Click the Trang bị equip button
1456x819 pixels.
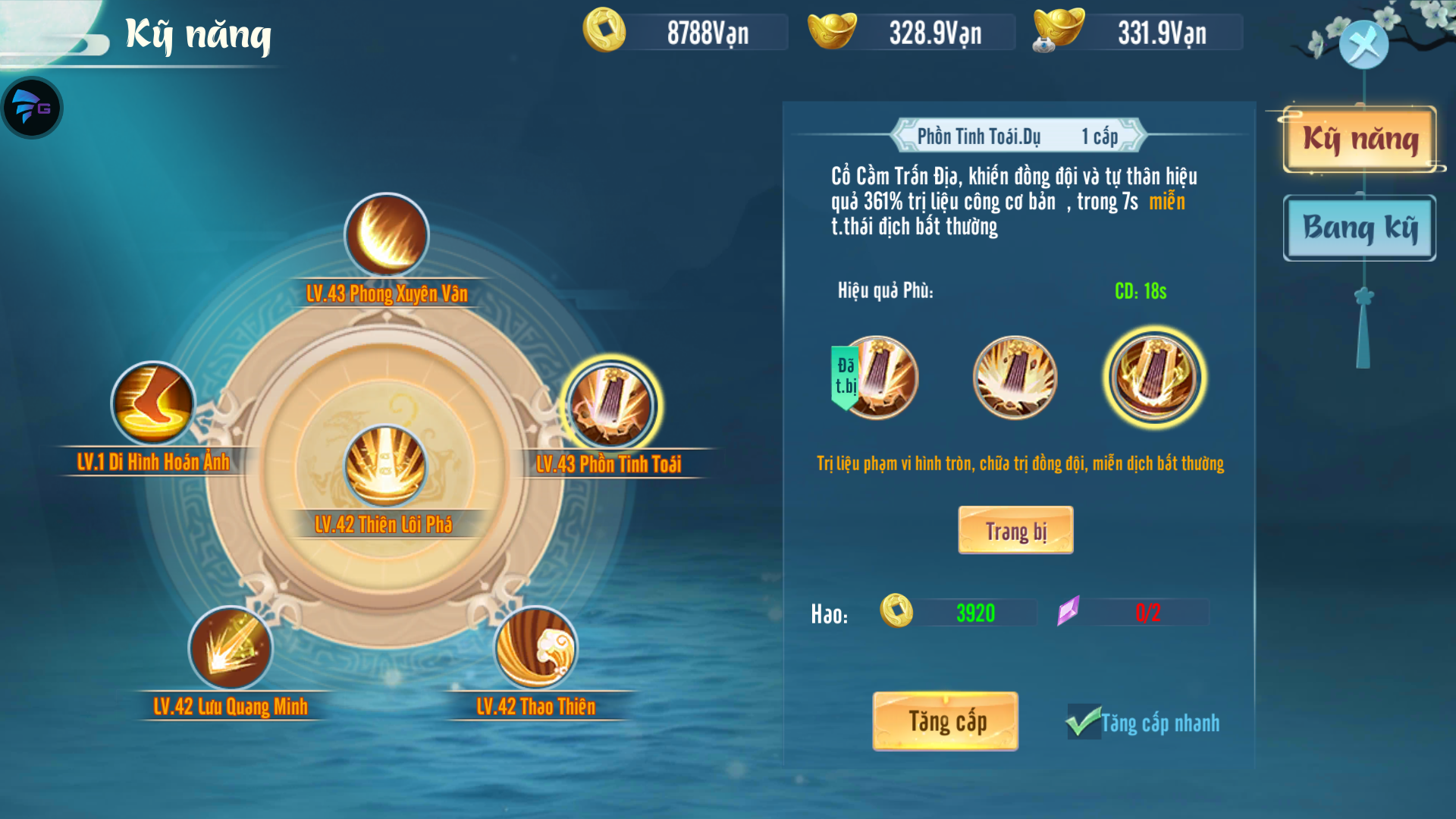[x=1015, y=530]
